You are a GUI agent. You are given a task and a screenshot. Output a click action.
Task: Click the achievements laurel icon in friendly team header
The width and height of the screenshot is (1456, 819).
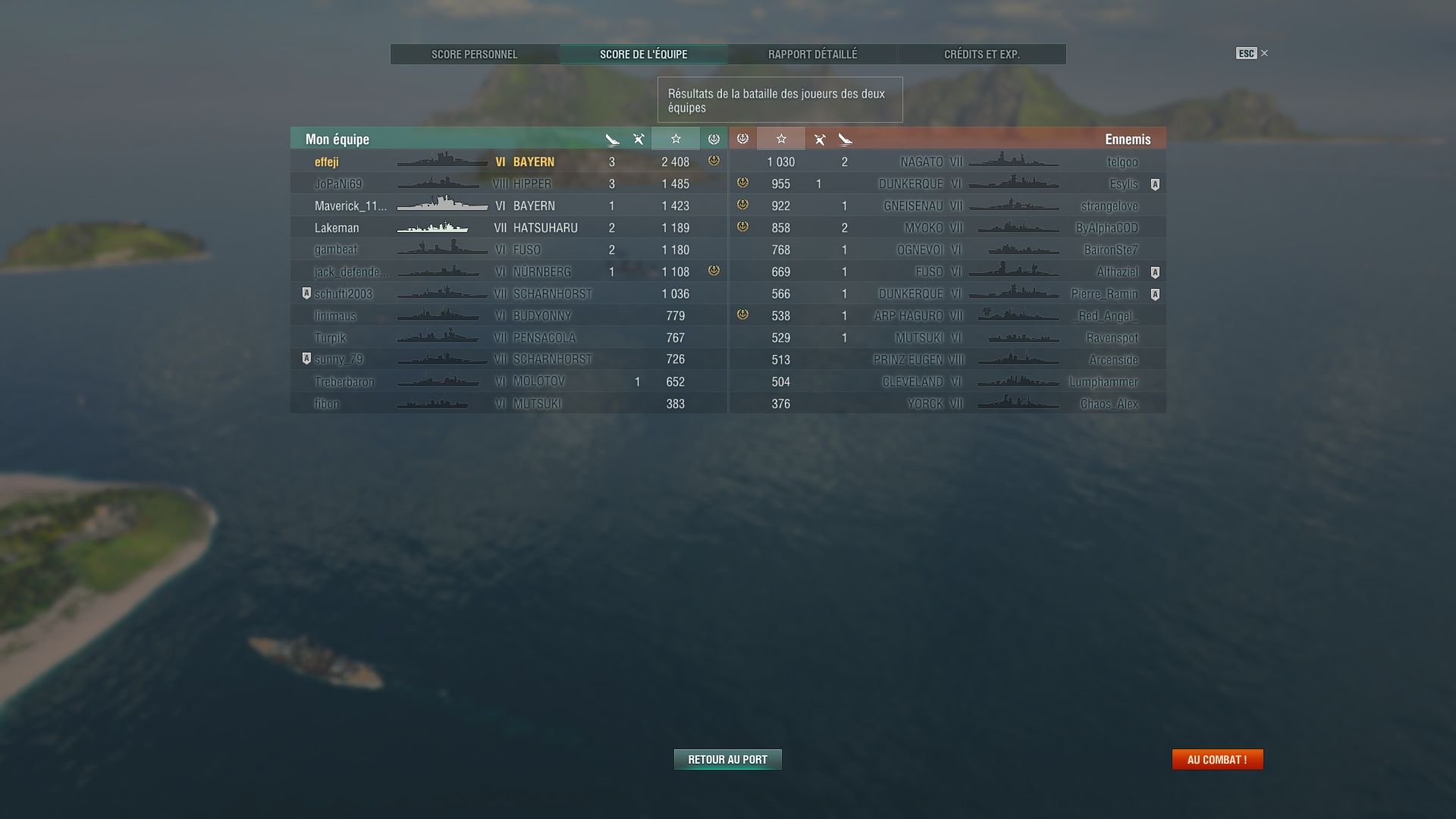(x=713, y=139)
